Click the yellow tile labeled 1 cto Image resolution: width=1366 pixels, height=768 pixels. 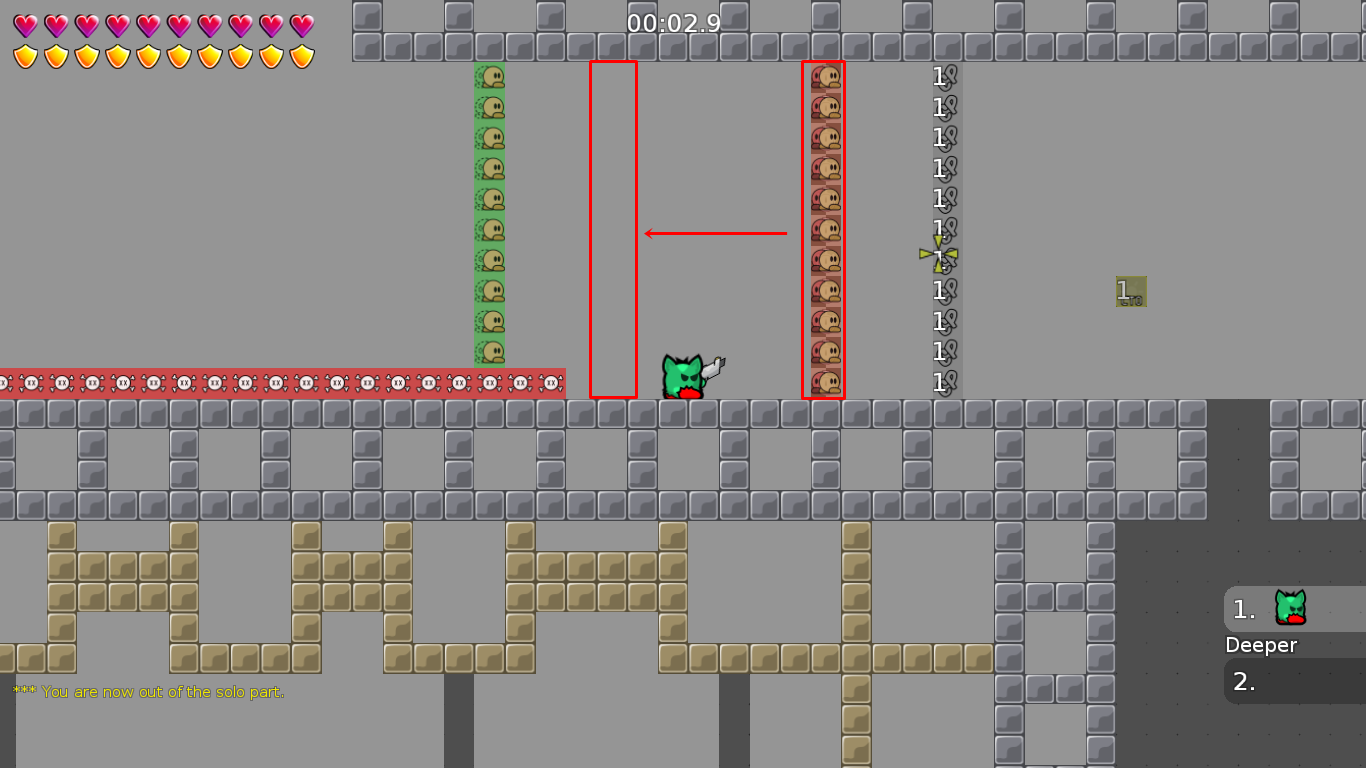point(1130,293)
